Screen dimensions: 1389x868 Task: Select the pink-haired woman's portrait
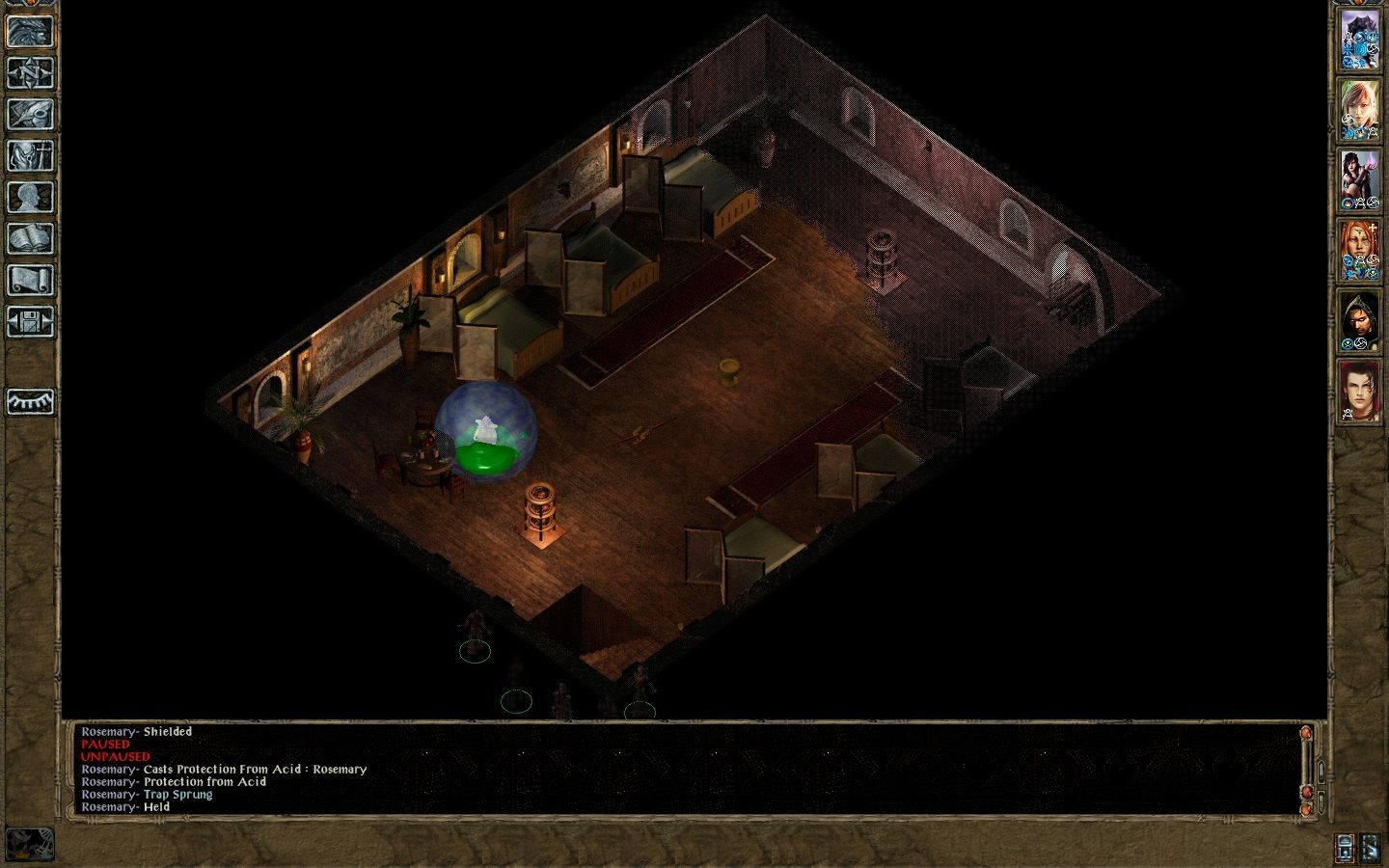1359,110
